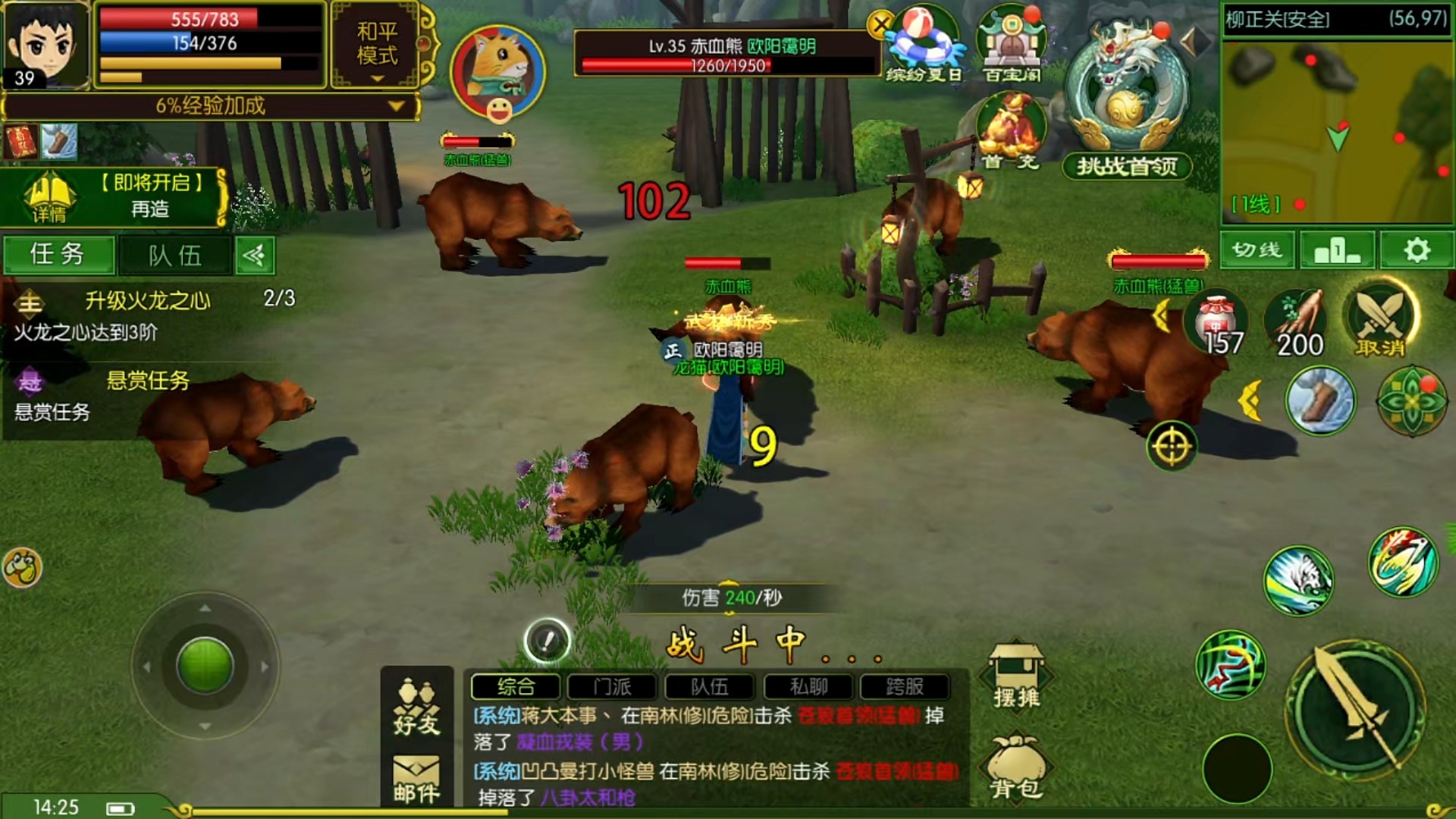This screenshot has width=1456, height=819.
Task: Click the 切线 switch line button
Action: click(x=1257, y=250)
